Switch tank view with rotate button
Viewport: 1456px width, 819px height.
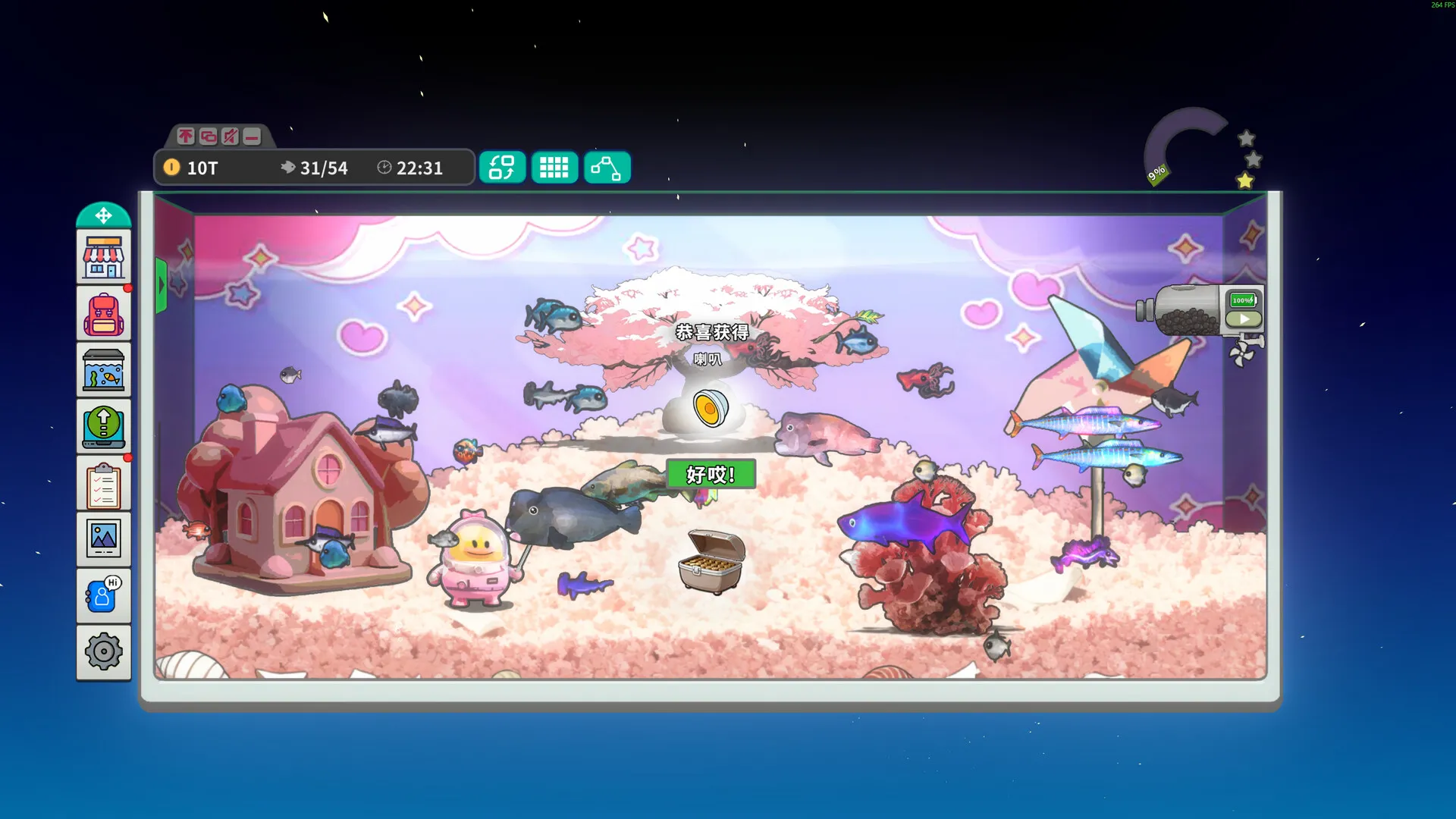point(502,167)
